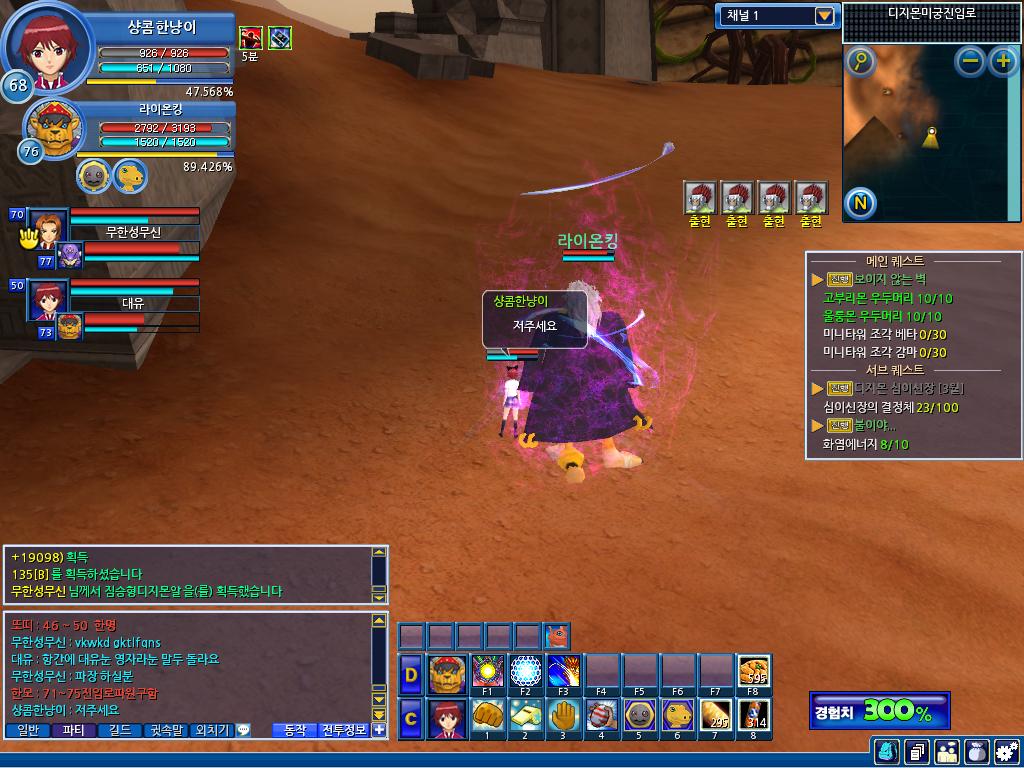Zoom out the minimap with the minus button
Screen dimensions: 1024x768
click(x=970, y=62)
